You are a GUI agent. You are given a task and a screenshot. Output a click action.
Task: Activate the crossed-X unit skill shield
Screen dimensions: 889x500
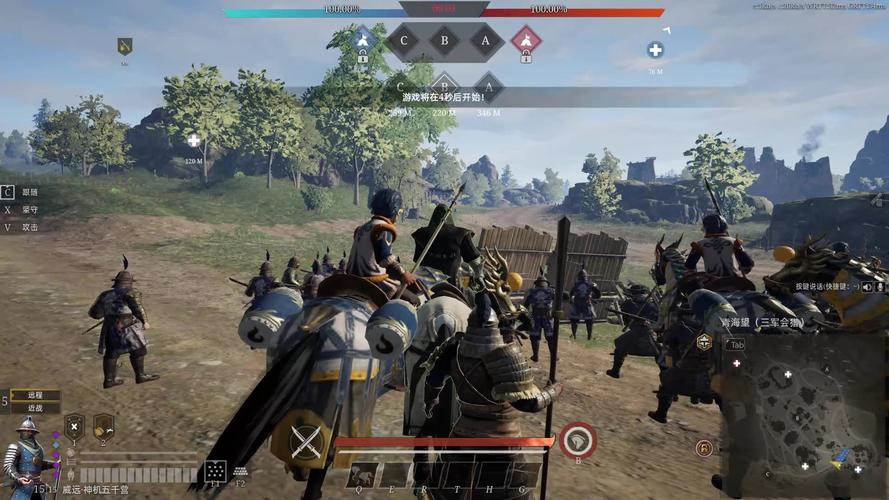74,427
